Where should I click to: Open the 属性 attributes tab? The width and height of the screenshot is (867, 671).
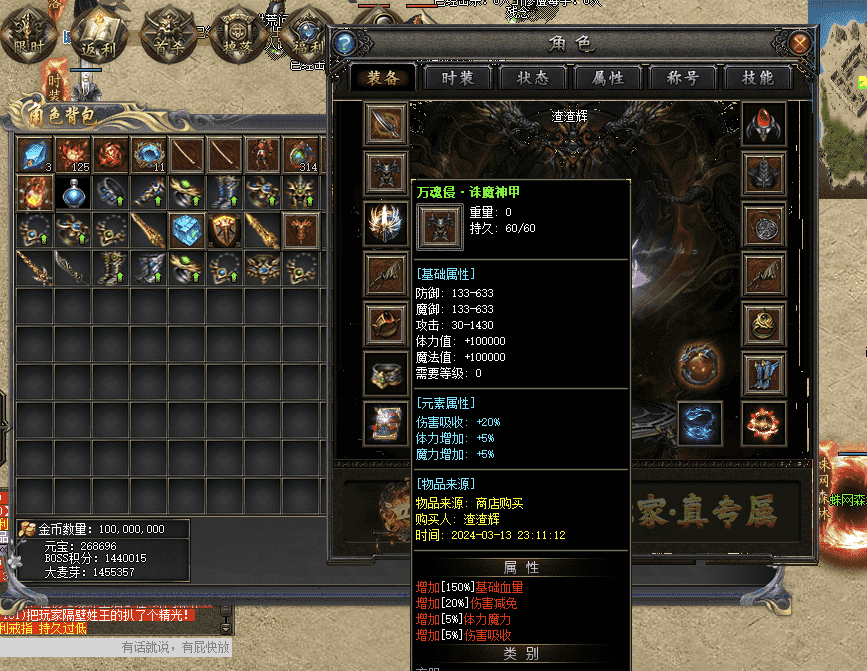point(608,78)
